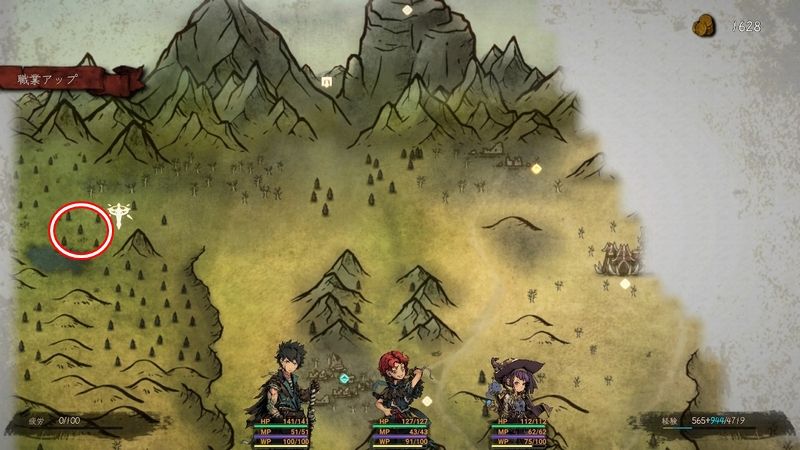Viewport: 800px width, 450px height.
Task: Select the cyan diamond map node
Action: [345, 379]
